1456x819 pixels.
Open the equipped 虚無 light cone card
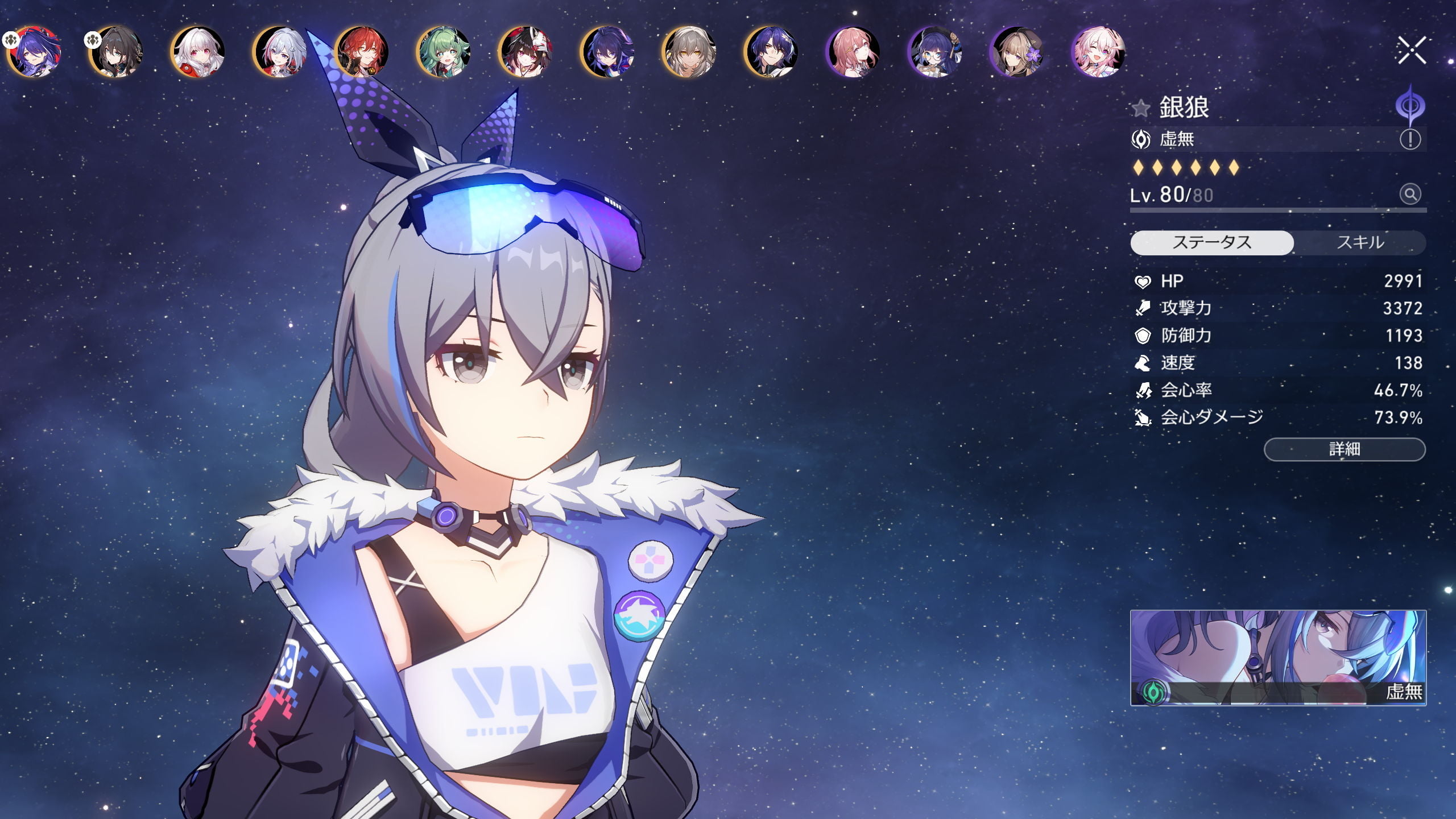point(1278,657)
